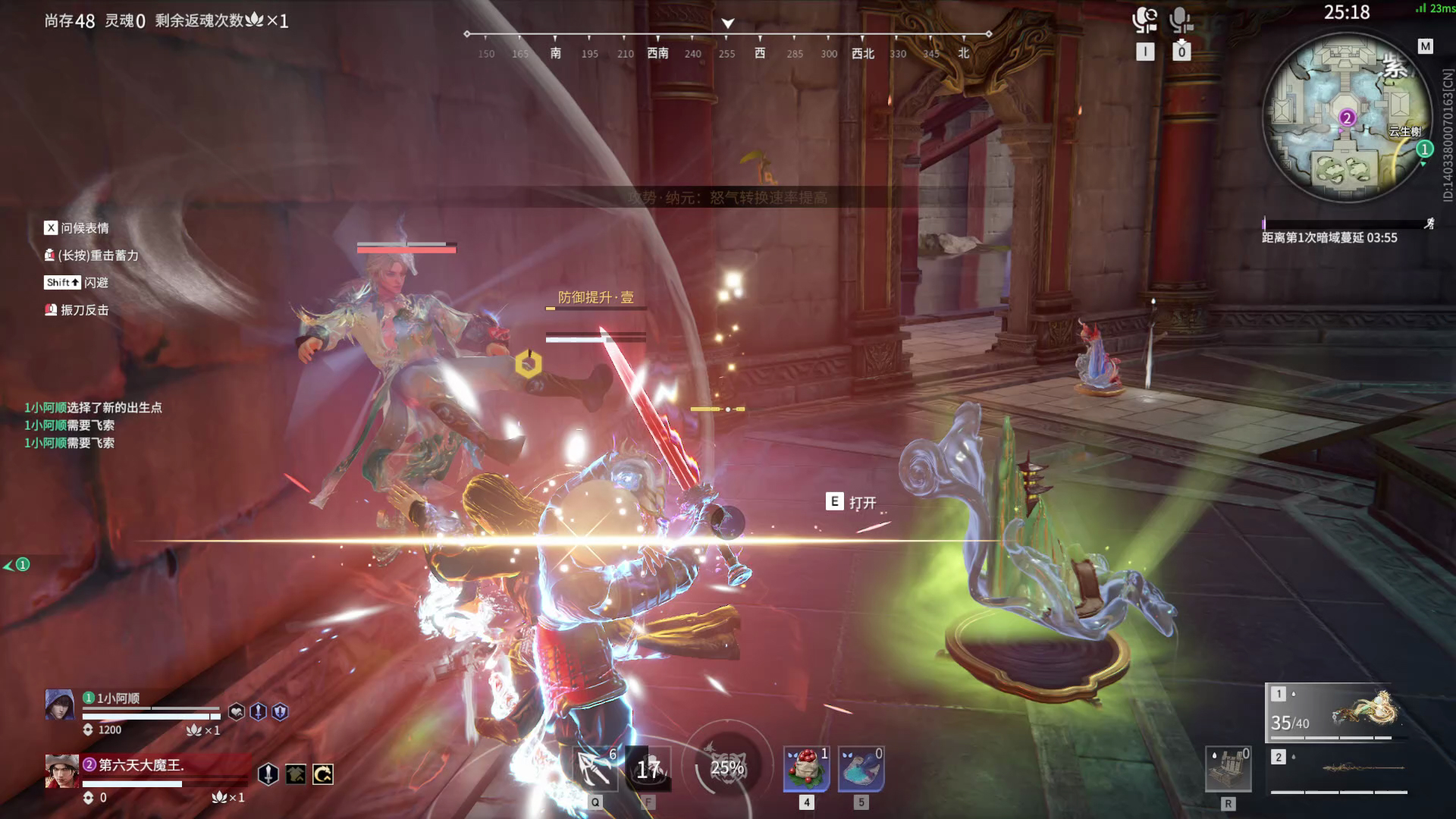This screenshot has height=819, width=1456.
Task: Toggle the microphone icon
Action: pos(1181,20)
